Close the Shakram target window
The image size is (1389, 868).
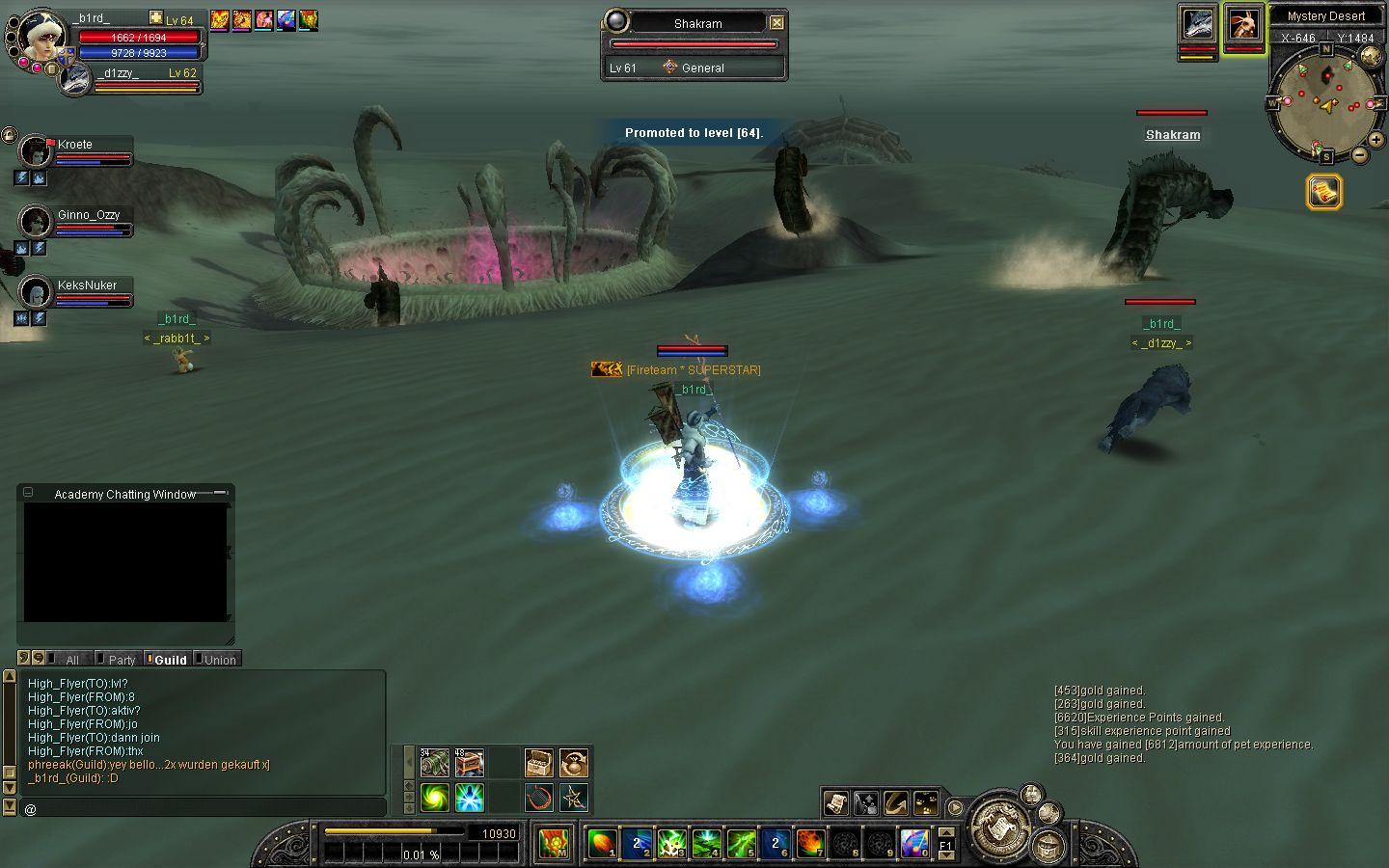(x=776, y=23)
